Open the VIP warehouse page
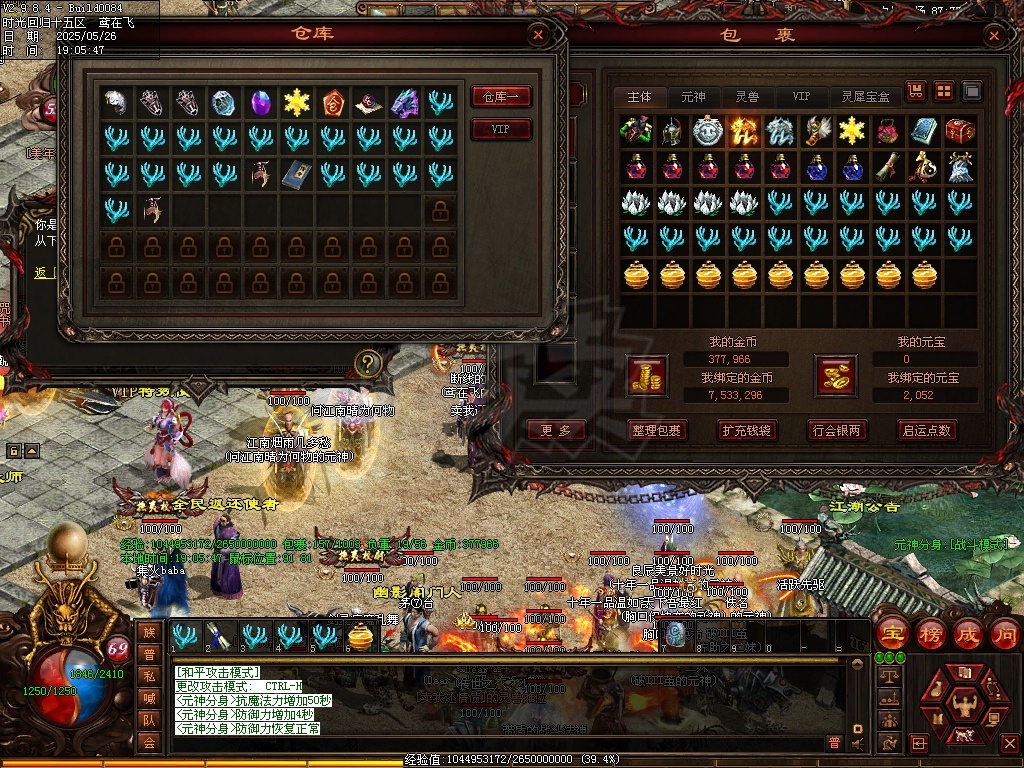This screenshot has height=768, width=1024. 501,130
